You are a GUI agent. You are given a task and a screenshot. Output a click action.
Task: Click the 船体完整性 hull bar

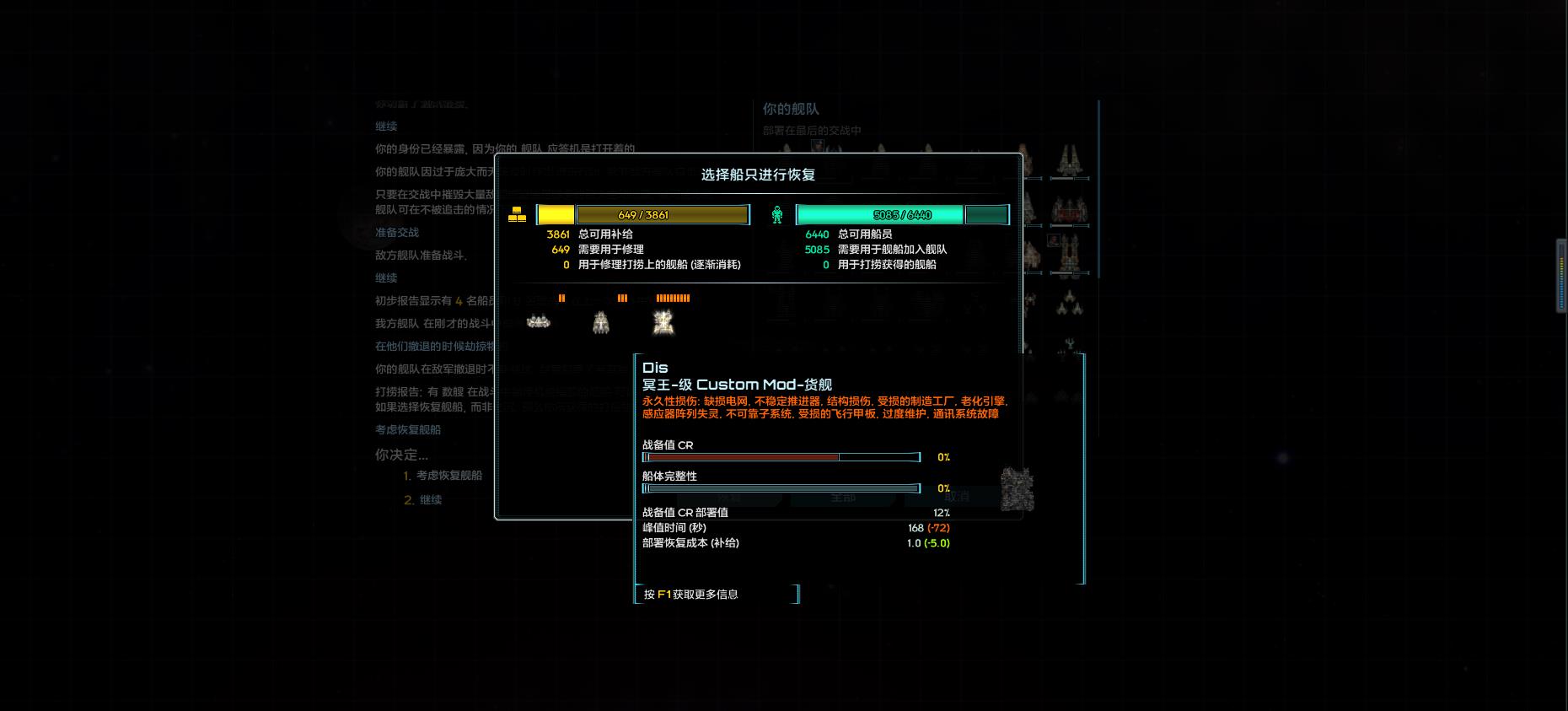[780, 488]
